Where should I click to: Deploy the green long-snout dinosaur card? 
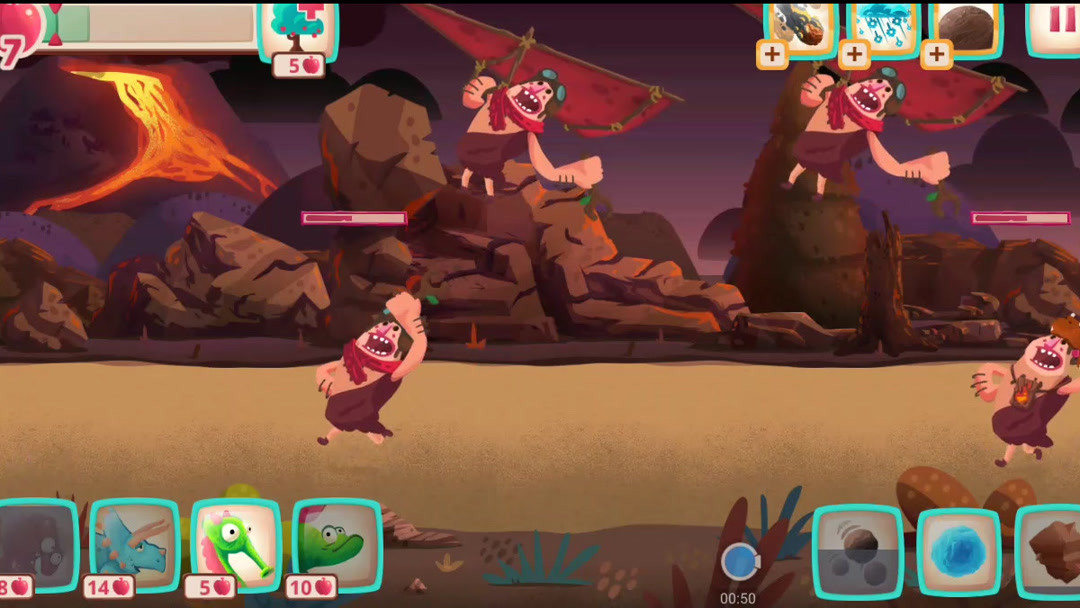click(236, 545)
